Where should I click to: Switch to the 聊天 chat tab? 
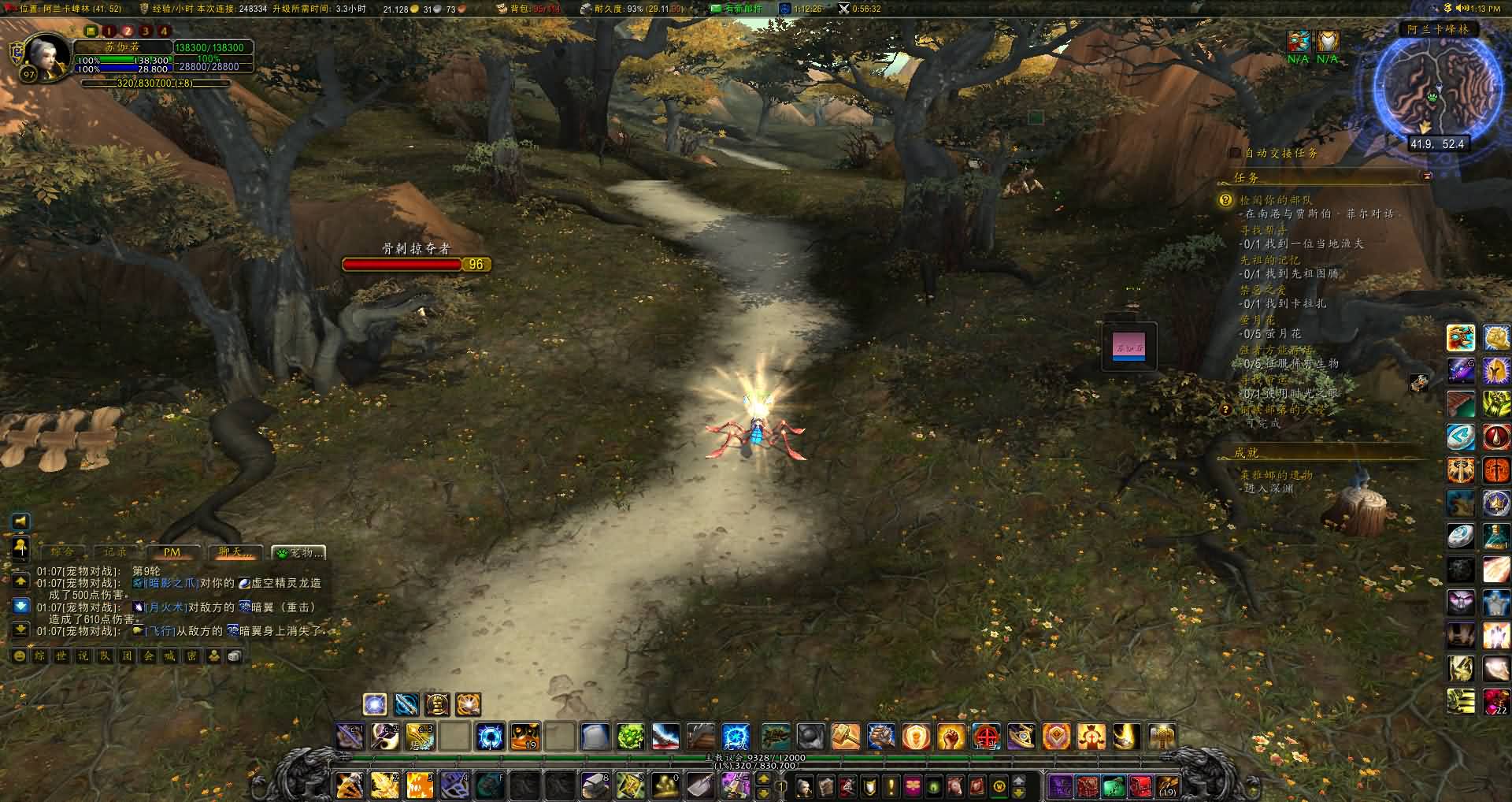235,552
